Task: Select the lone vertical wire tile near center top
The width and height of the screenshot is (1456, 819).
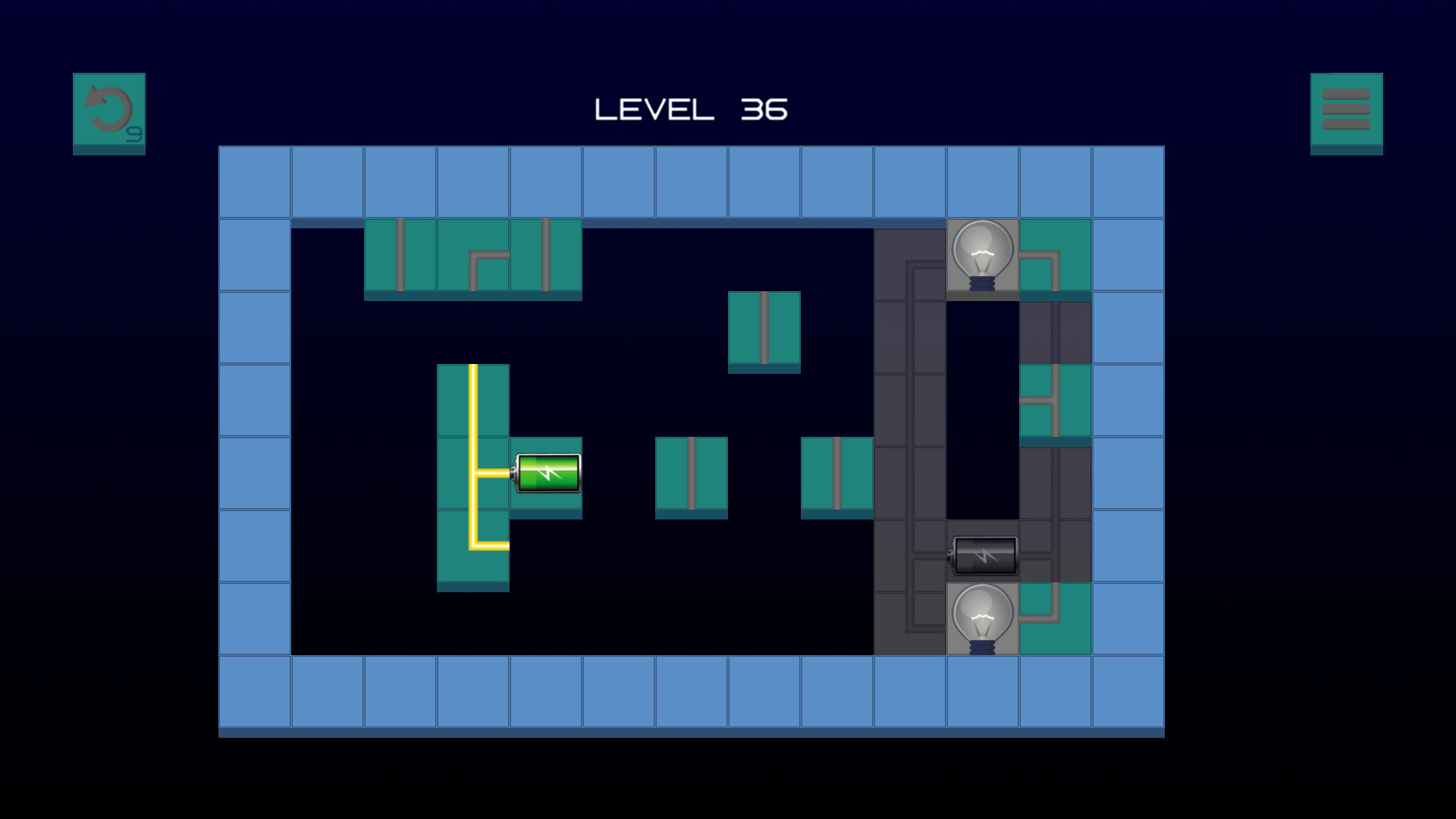Action: pyautogui.click(x=765, y=328)
